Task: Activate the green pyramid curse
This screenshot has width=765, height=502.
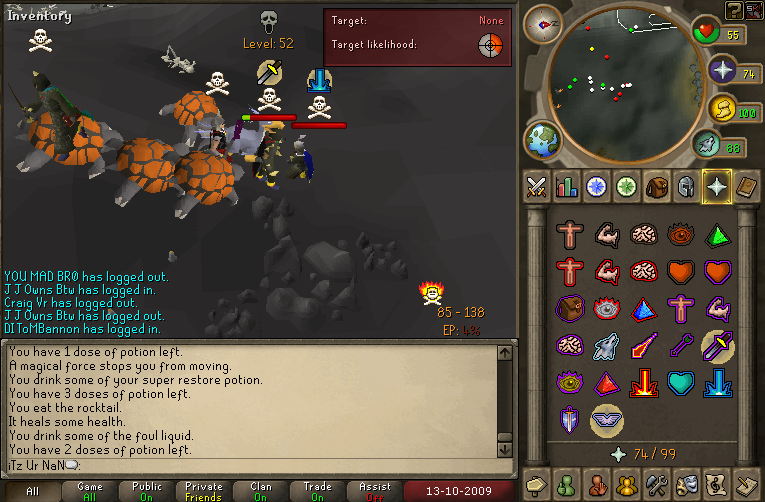Action: [x=716, y=235]
